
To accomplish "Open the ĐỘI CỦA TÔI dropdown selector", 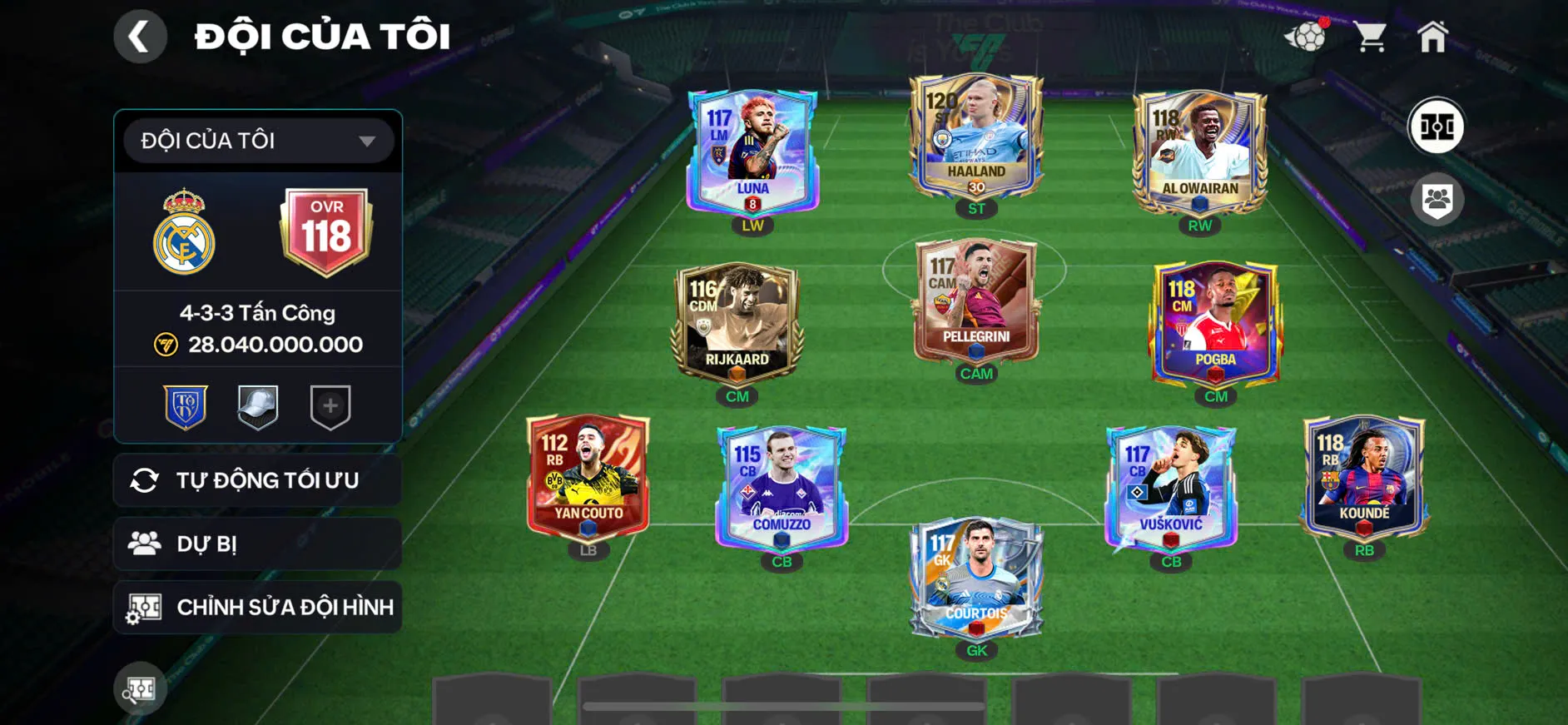I will 257,140.
